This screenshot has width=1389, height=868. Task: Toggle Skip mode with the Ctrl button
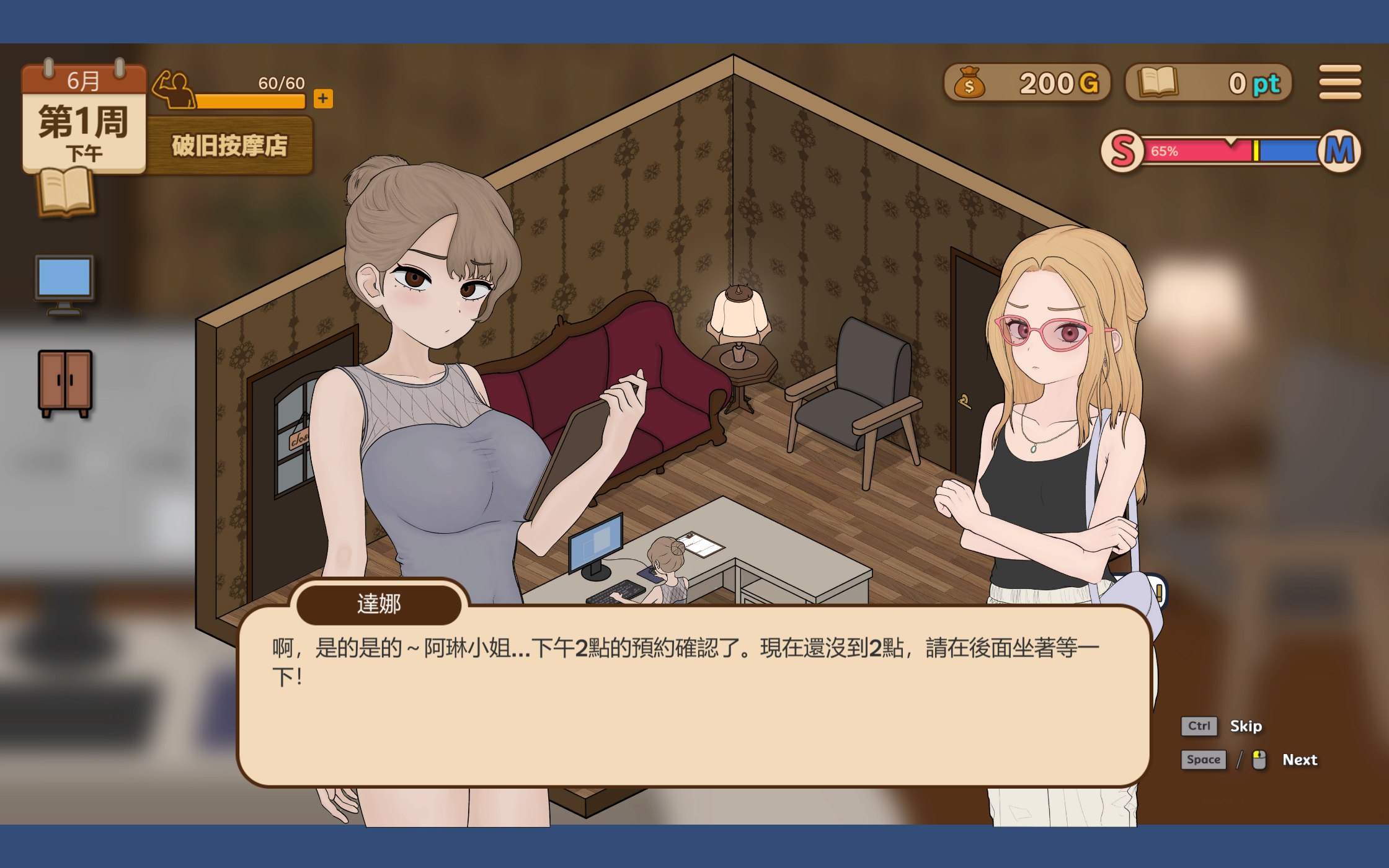pyautogui.click(x=1199, y=725)
